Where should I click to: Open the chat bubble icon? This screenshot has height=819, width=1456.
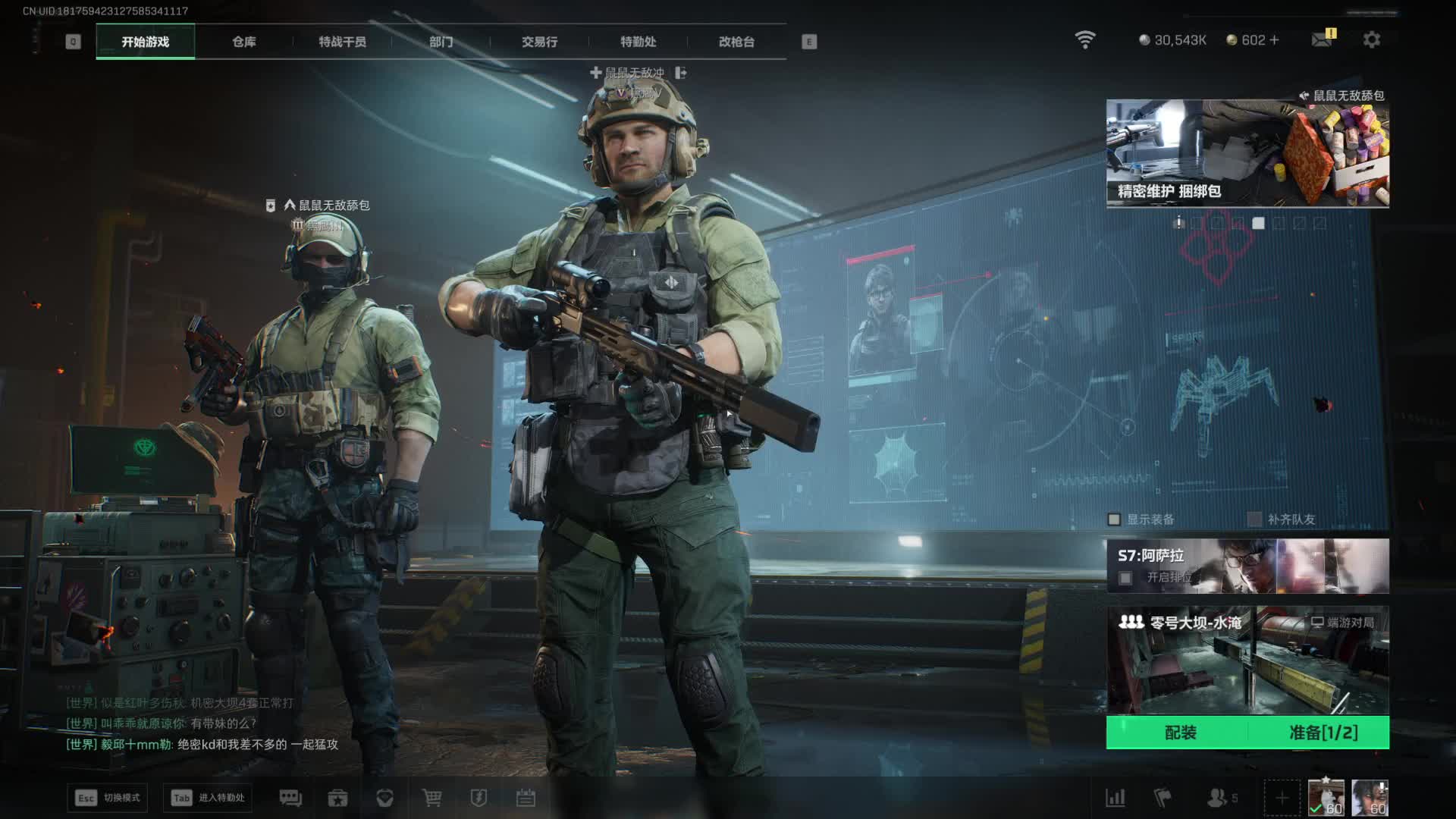[x=290, y=798]
